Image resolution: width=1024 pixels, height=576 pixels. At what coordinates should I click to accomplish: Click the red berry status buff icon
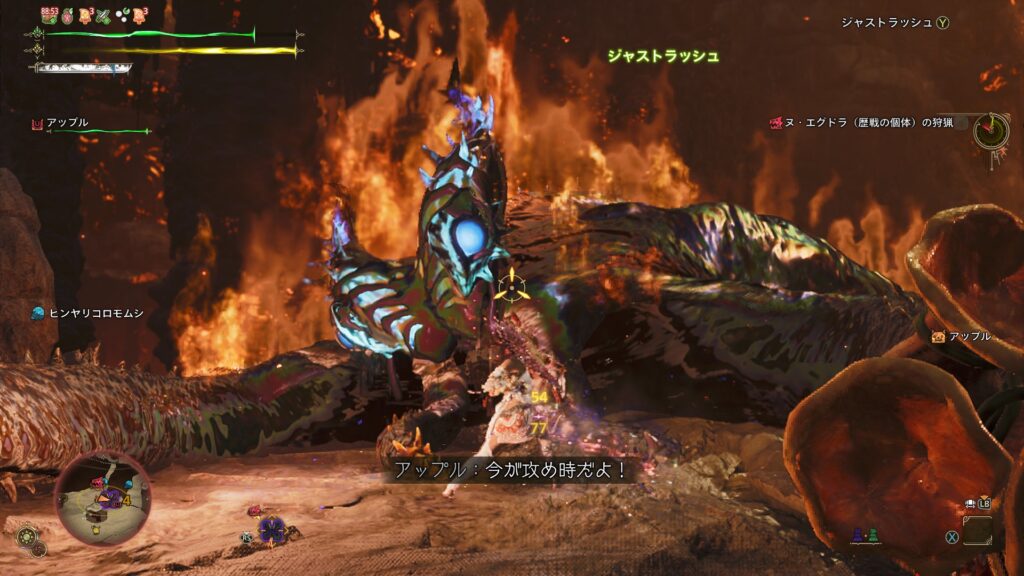(66, 15)
